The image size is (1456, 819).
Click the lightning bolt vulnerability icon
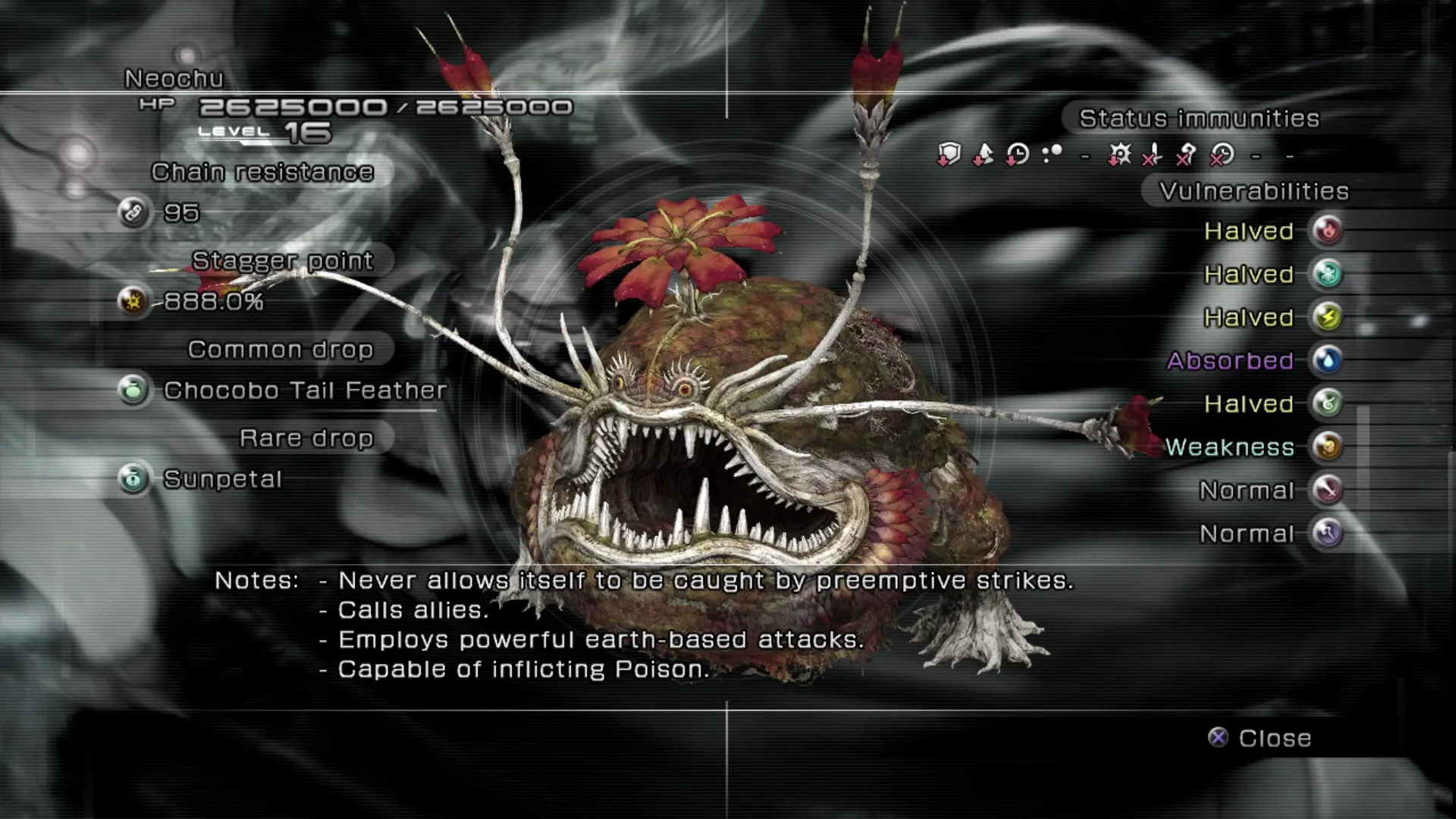pyautogui.click(x=1327, y=317)
